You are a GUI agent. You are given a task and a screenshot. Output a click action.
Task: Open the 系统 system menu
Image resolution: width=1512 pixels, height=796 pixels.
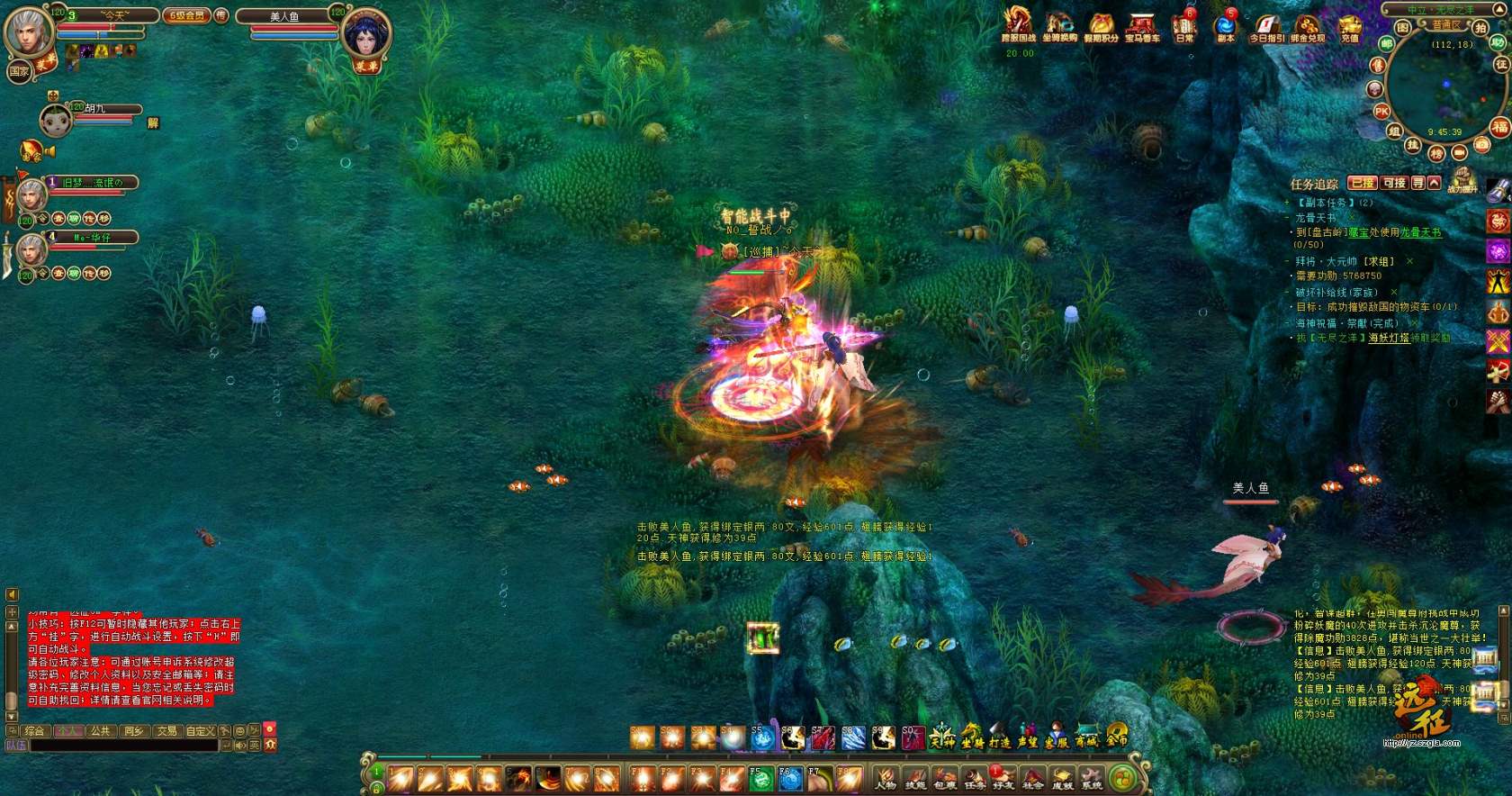click(1091, 777)
